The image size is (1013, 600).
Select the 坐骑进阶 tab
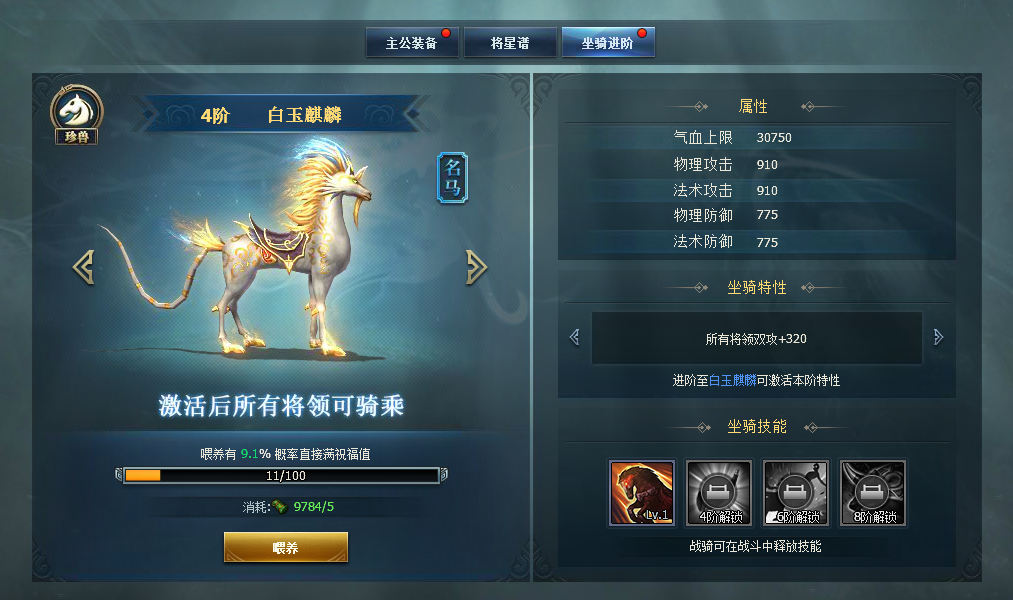click(x=607, y=44)
